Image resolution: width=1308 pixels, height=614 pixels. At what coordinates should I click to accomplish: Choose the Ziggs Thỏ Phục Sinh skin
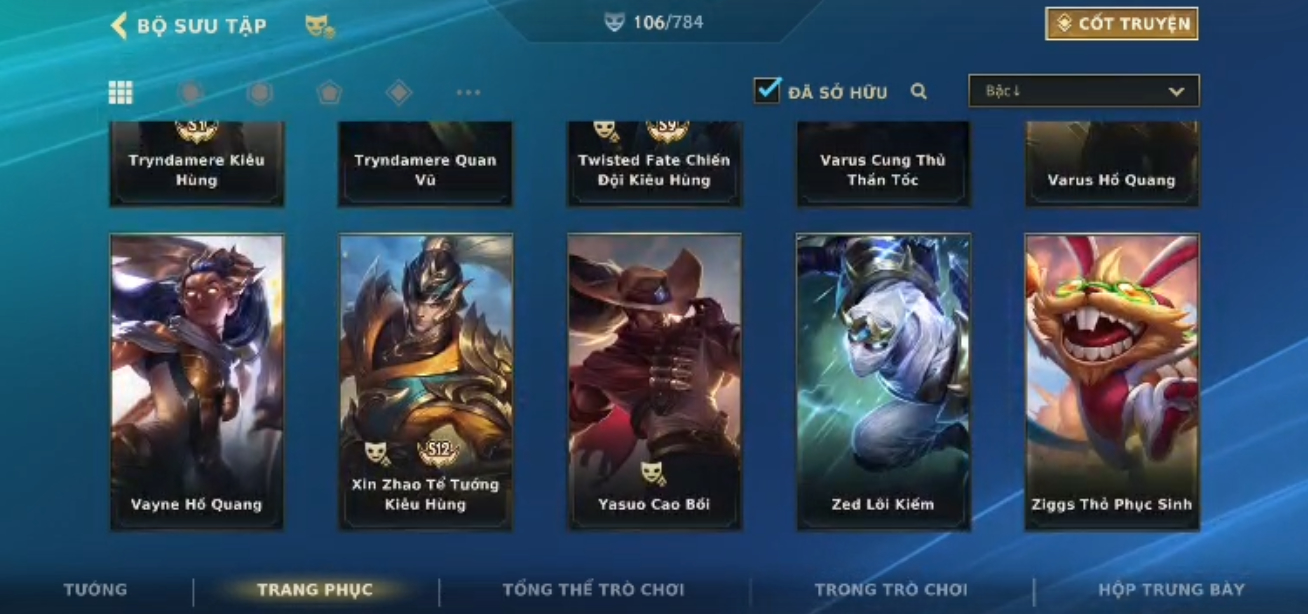click(x=1111, y=381)
